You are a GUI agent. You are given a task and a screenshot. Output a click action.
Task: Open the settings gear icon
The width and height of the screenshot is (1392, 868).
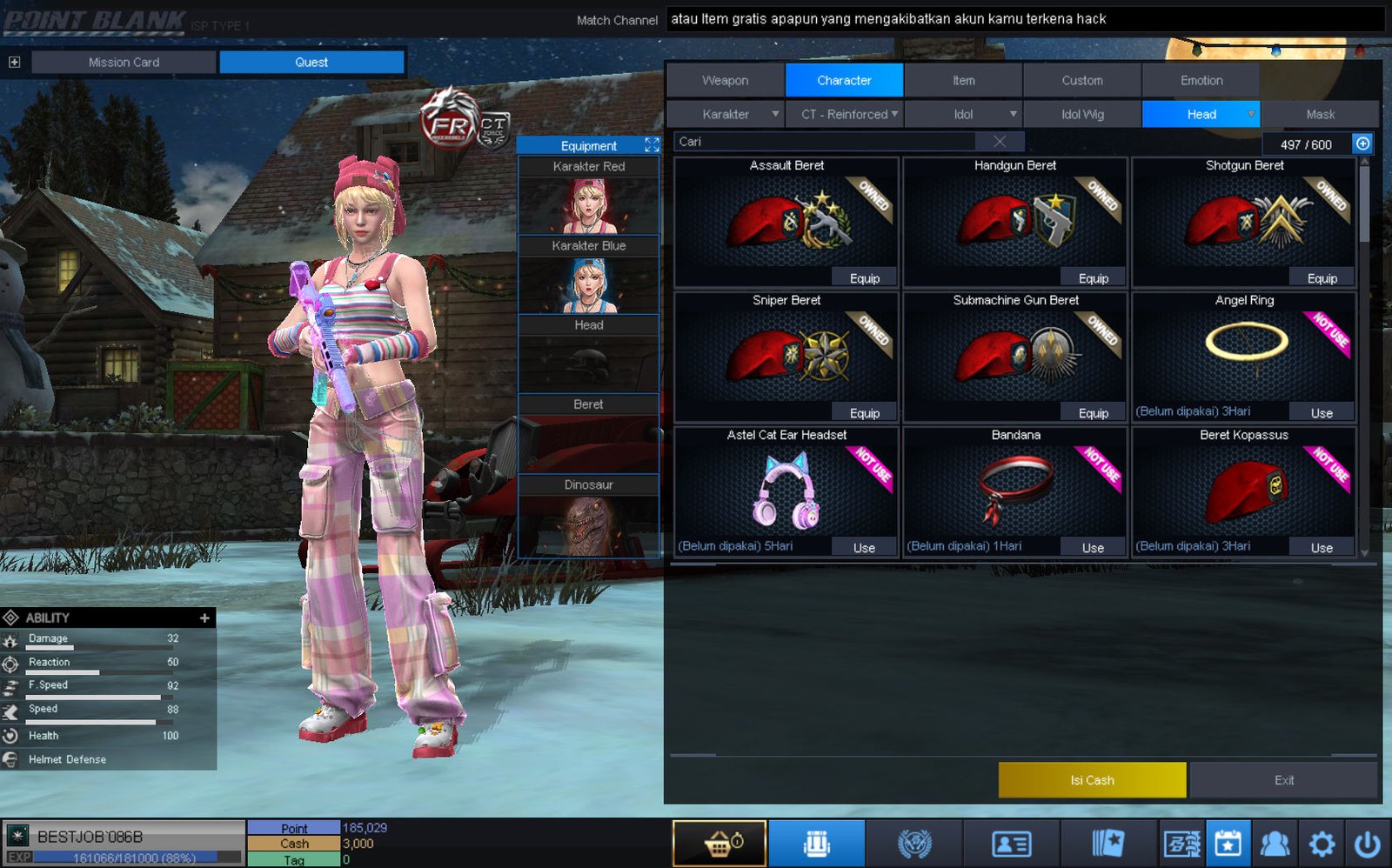[1322, 844]
